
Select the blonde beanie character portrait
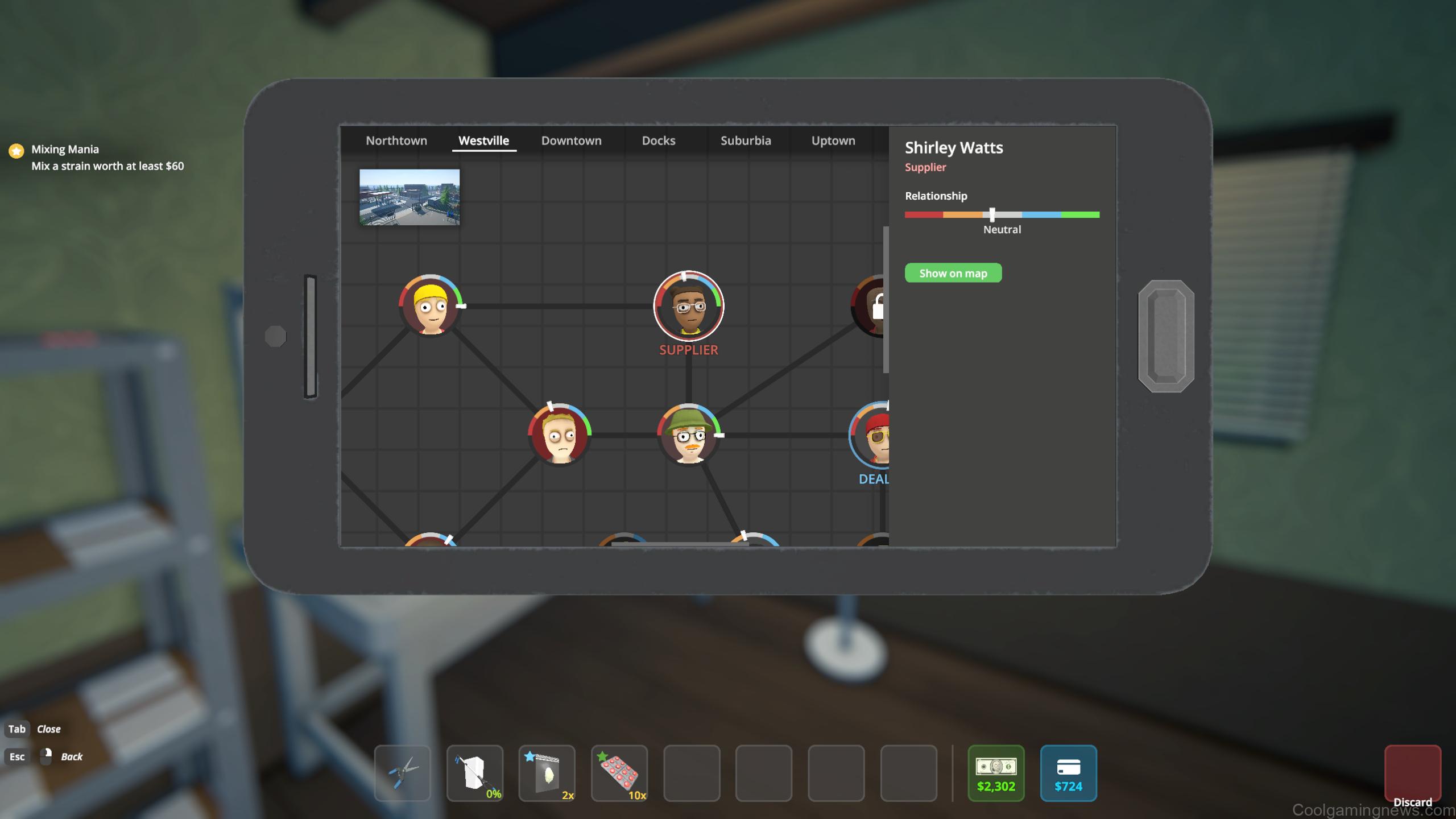coord(431,305)
